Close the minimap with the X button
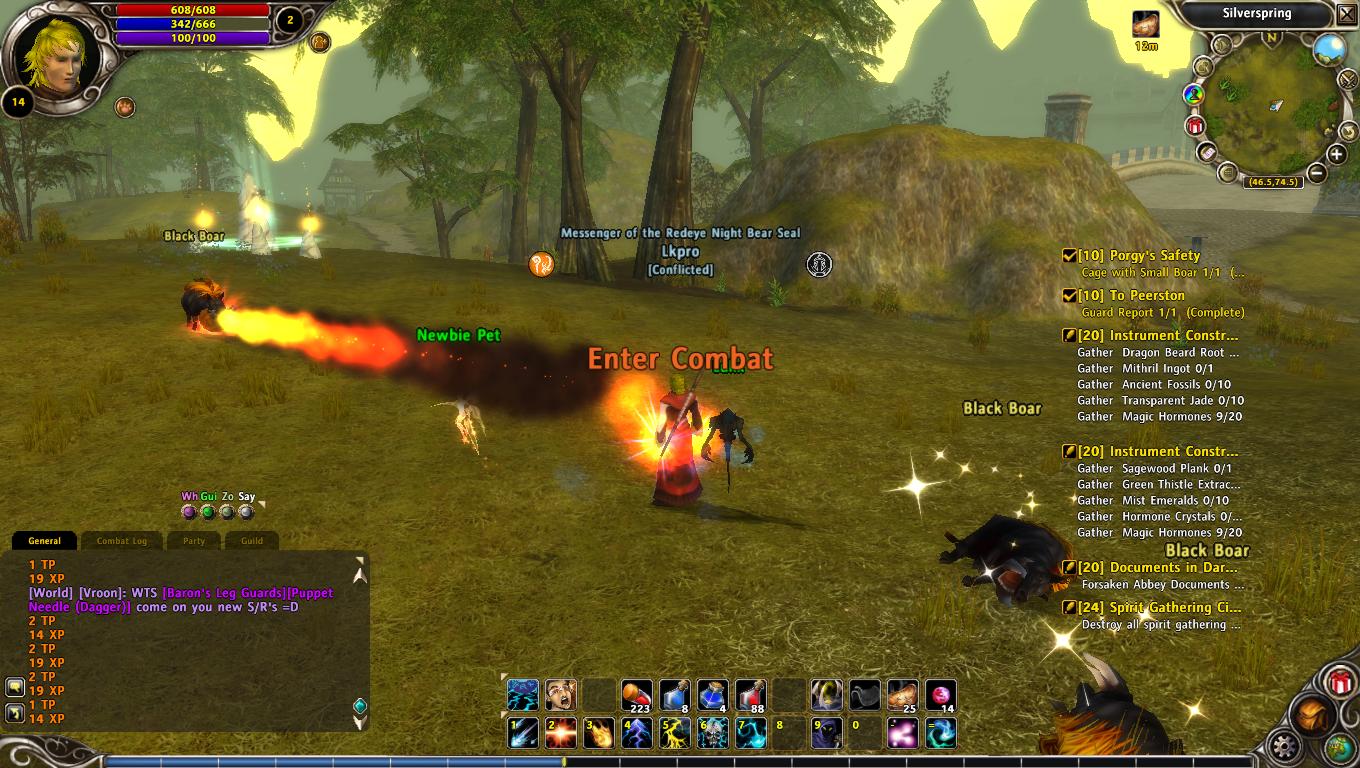Screen dimensions: 1360x768 coord(1346,13)
